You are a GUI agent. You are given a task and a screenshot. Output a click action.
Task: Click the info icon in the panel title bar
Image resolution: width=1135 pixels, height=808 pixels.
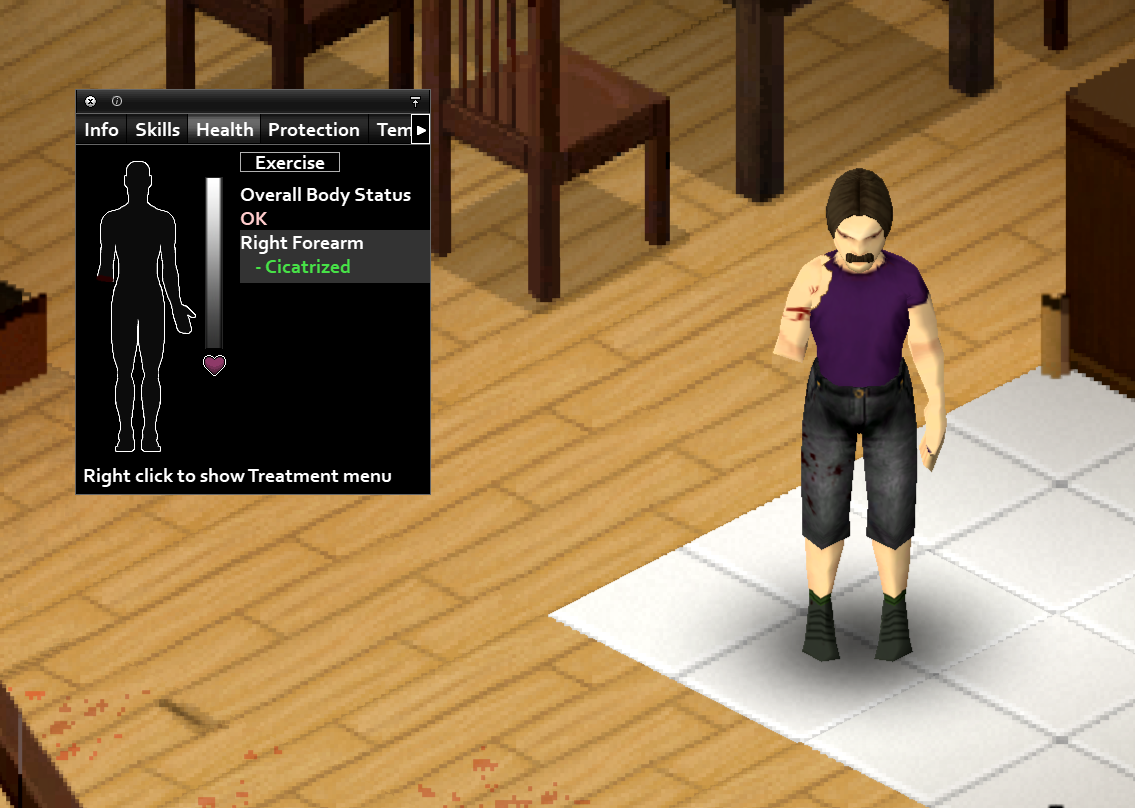[x=117, y=101]
